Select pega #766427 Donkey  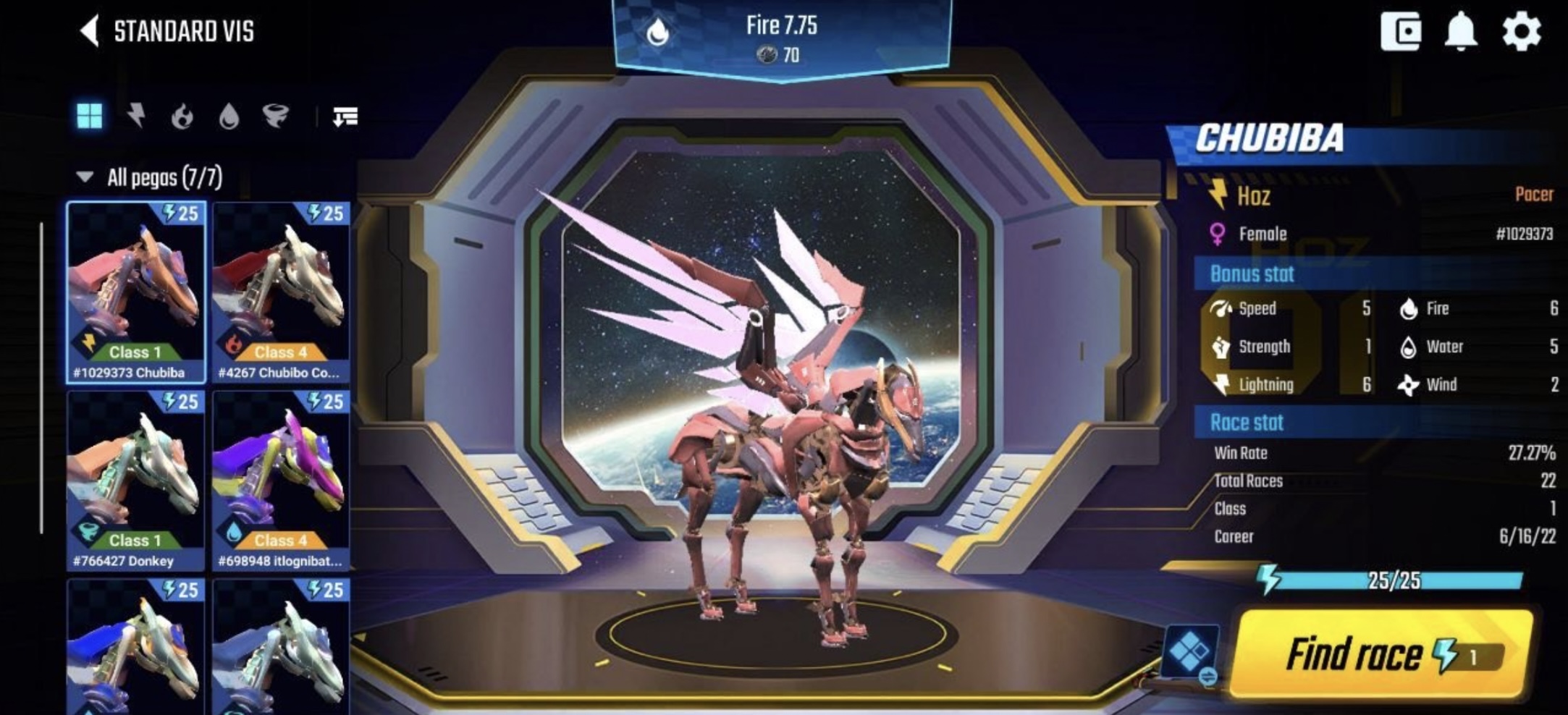(x=136, y=480)
